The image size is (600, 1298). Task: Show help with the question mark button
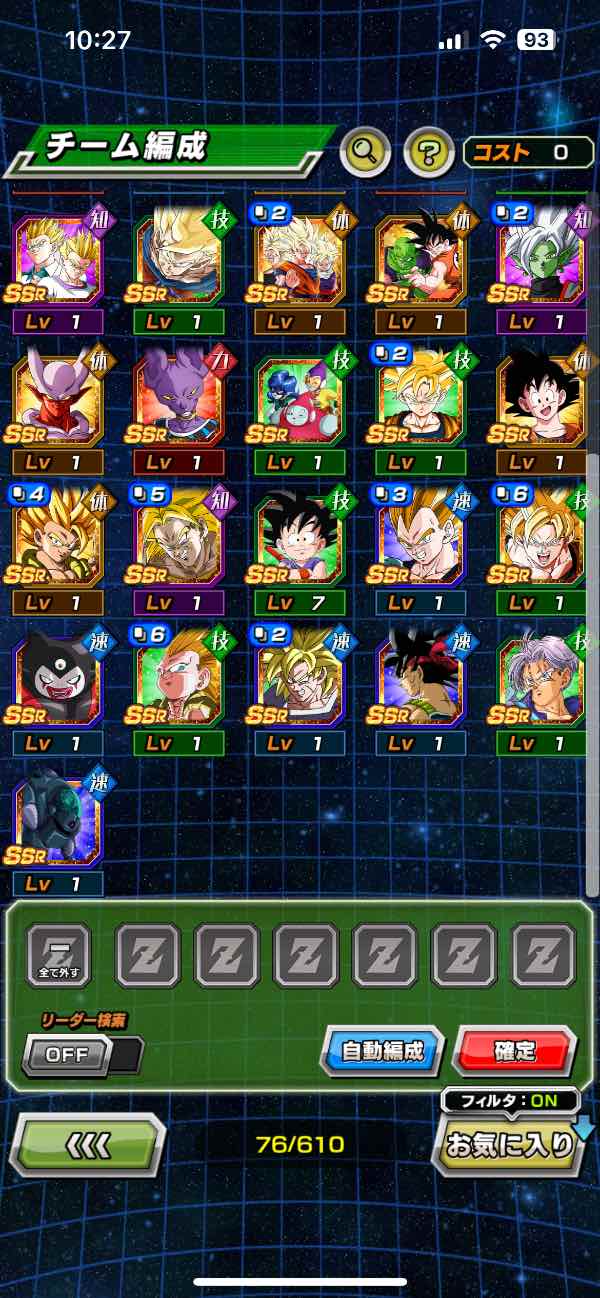[429, 152]
